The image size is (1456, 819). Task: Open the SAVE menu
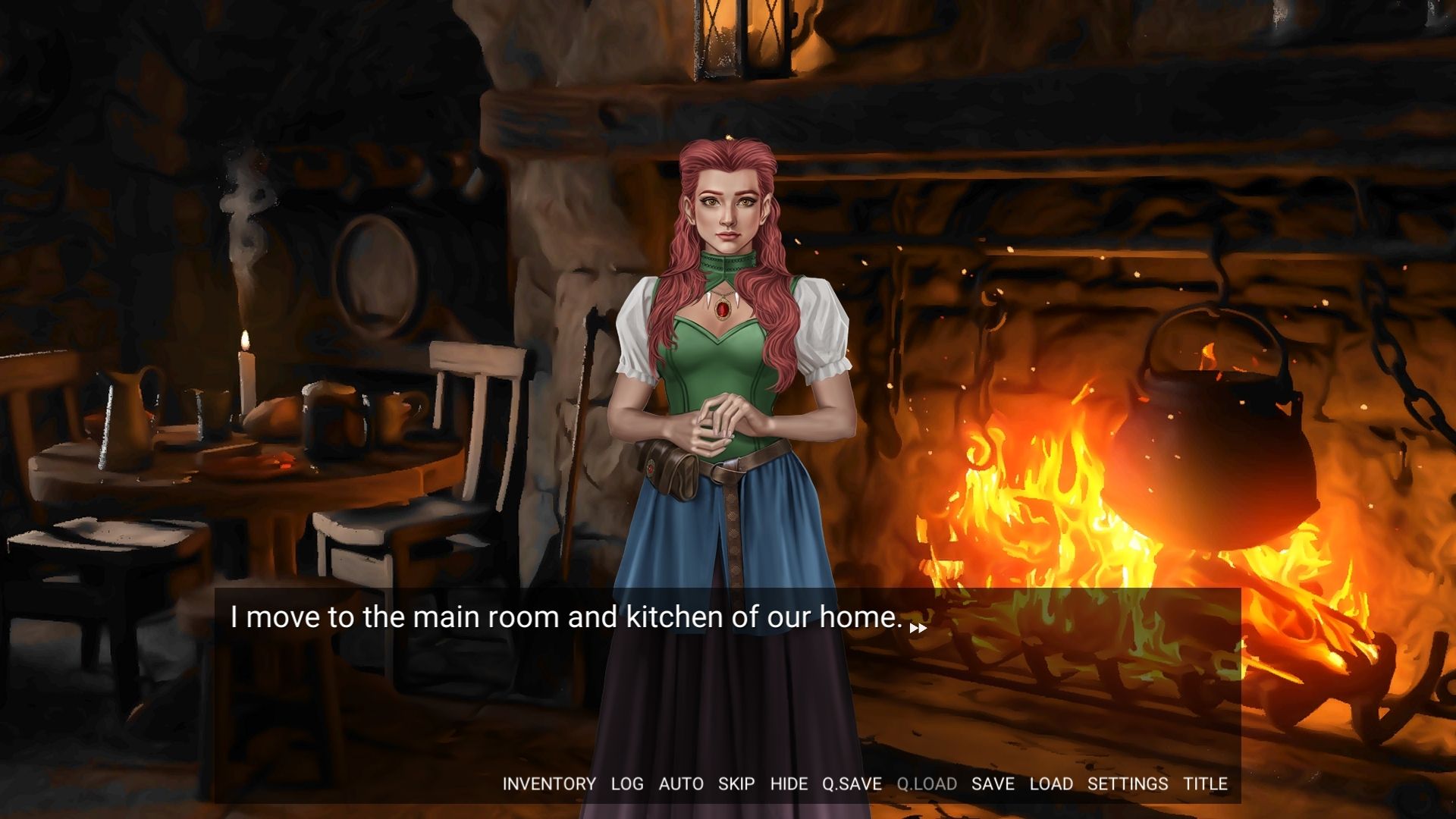tap(993, 784)
